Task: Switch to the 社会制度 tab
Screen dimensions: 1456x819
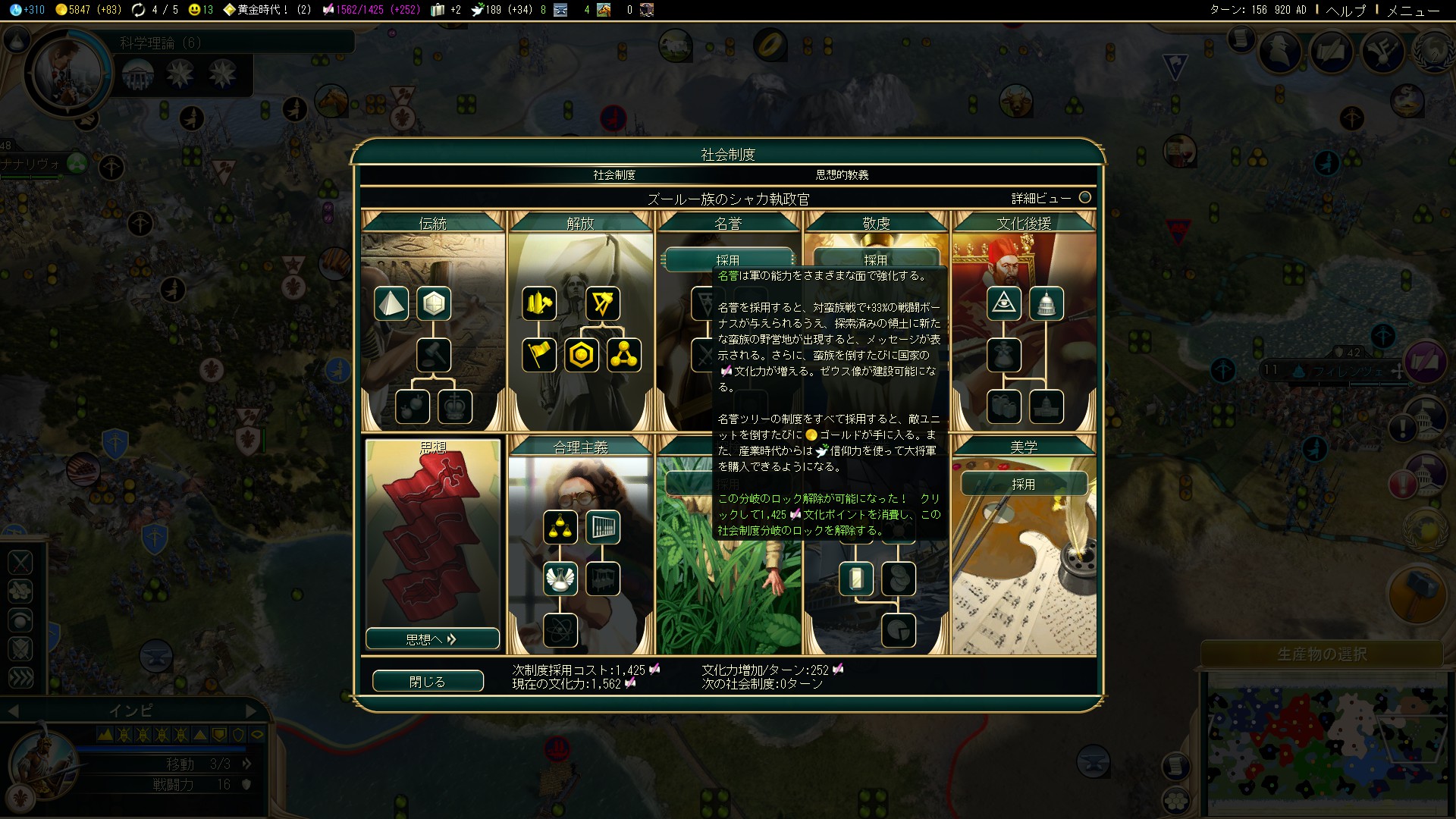Action: click(x=614, y=175)
